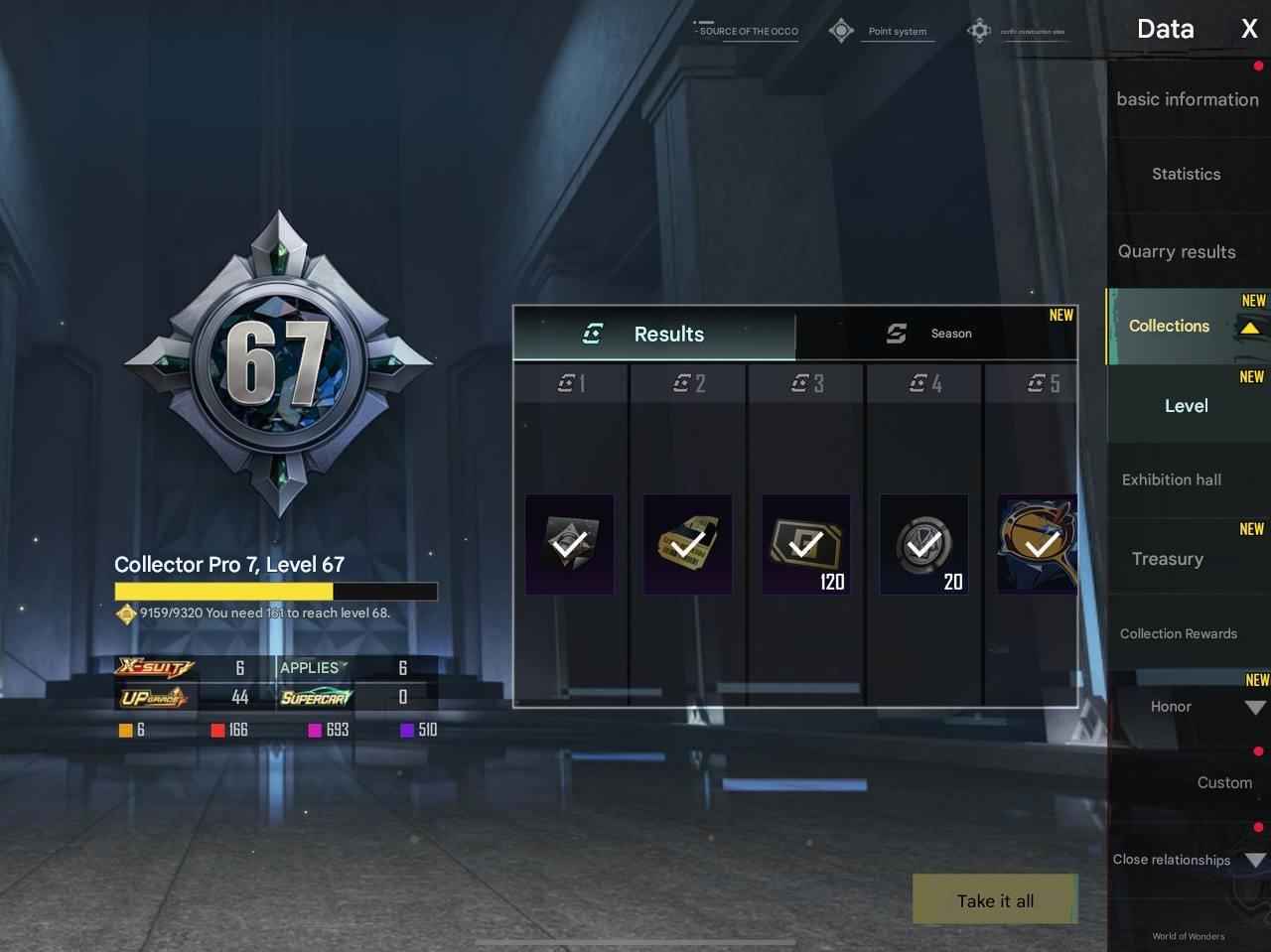This screenshot has width=1271, height=952.
Task: Claim the 20 coin reward checkmark
Action: pos(922,543)
